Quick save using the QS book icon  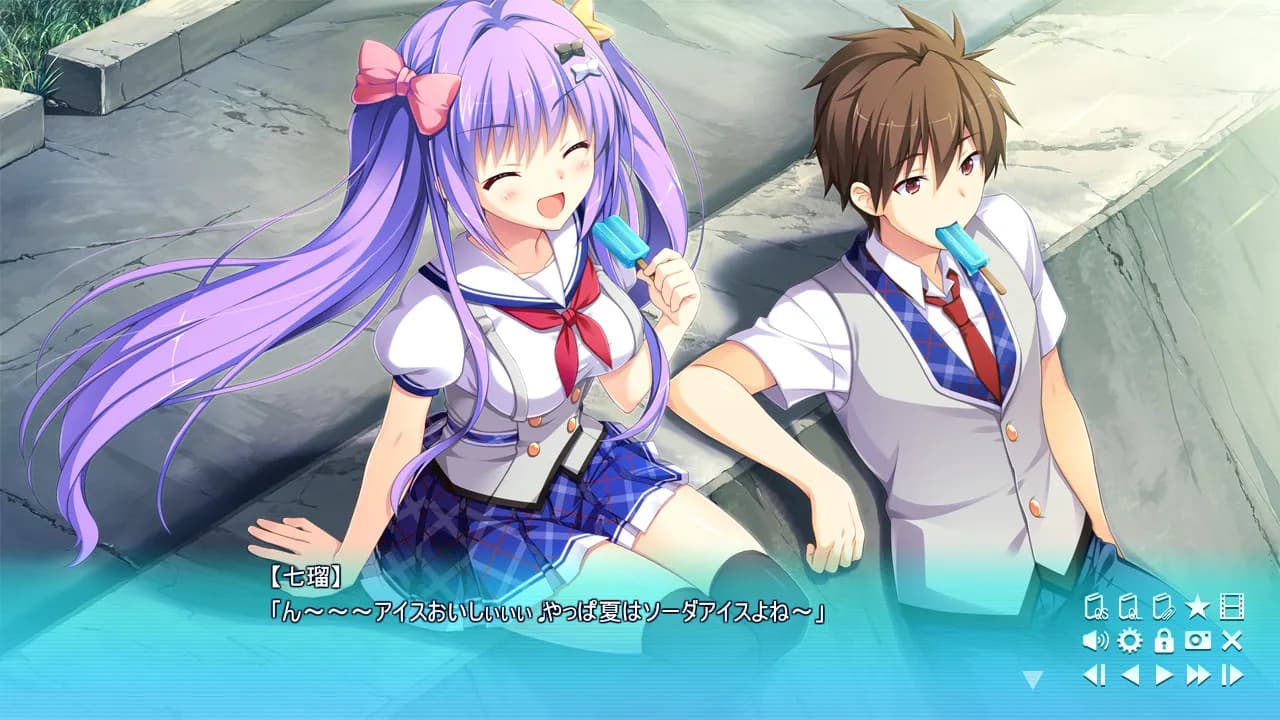coord(1095,606)
